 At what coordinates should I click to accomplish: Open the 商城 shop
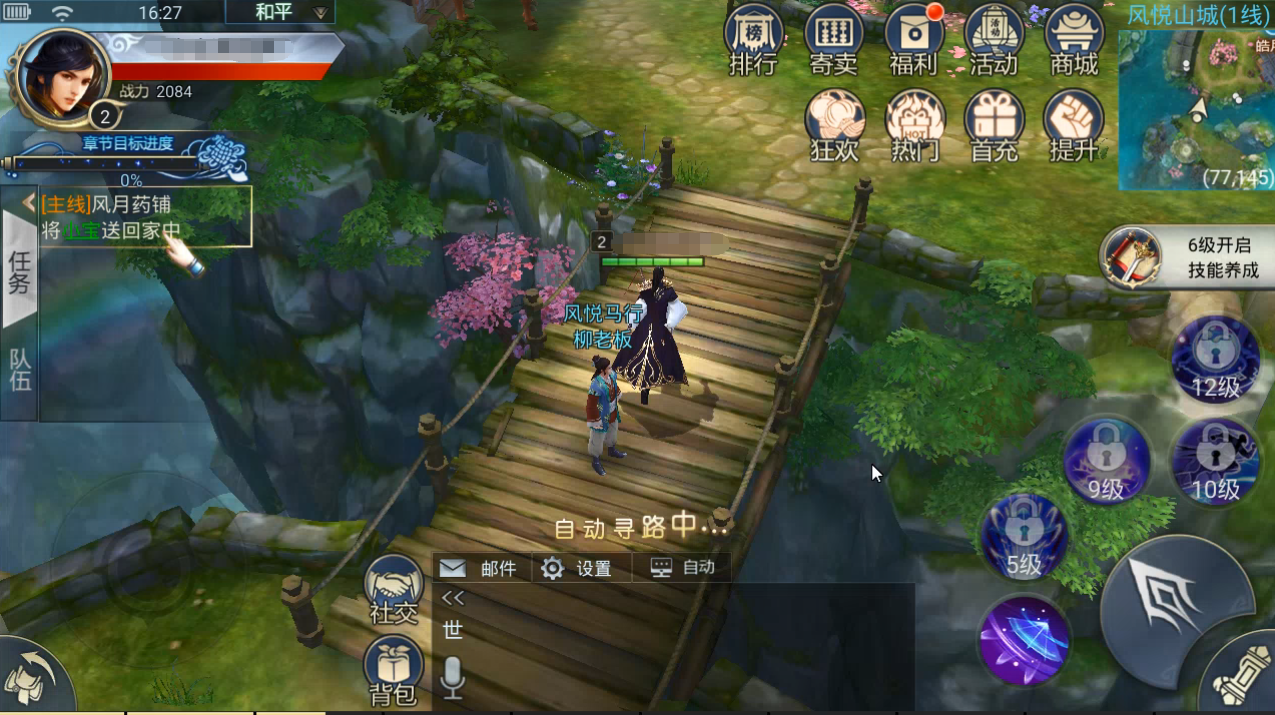click(1074, 42)
